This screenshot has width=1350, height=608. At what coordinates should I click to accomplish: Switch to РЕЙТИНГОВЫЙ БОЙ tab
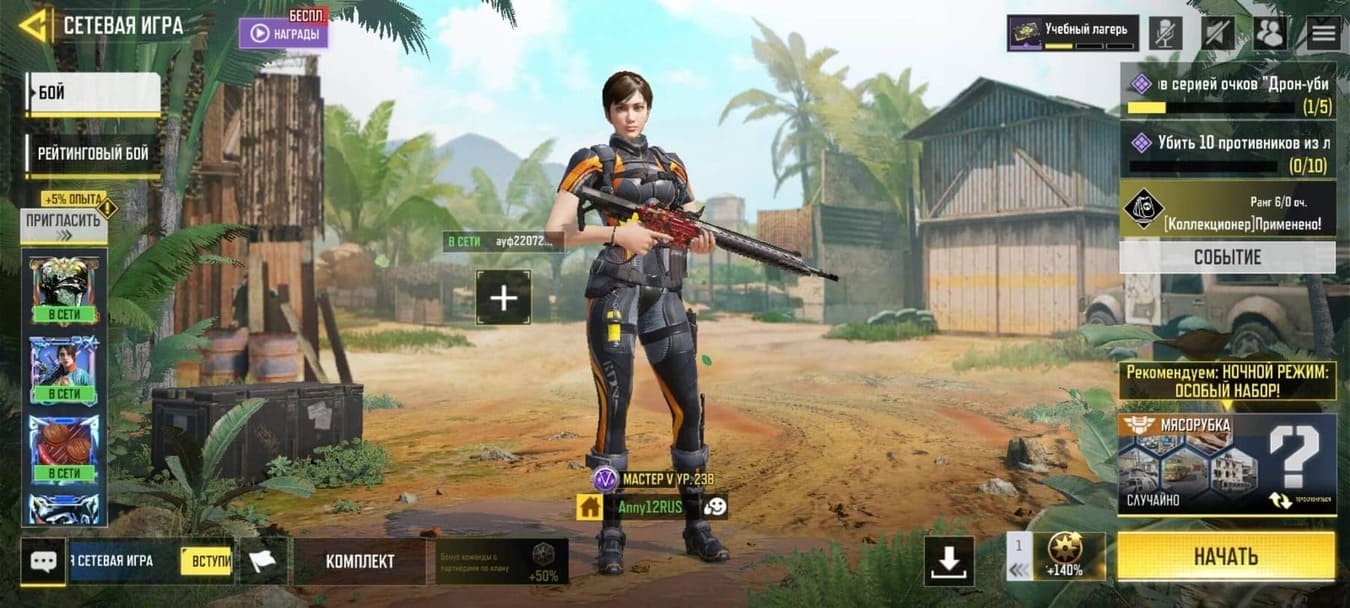93,154
